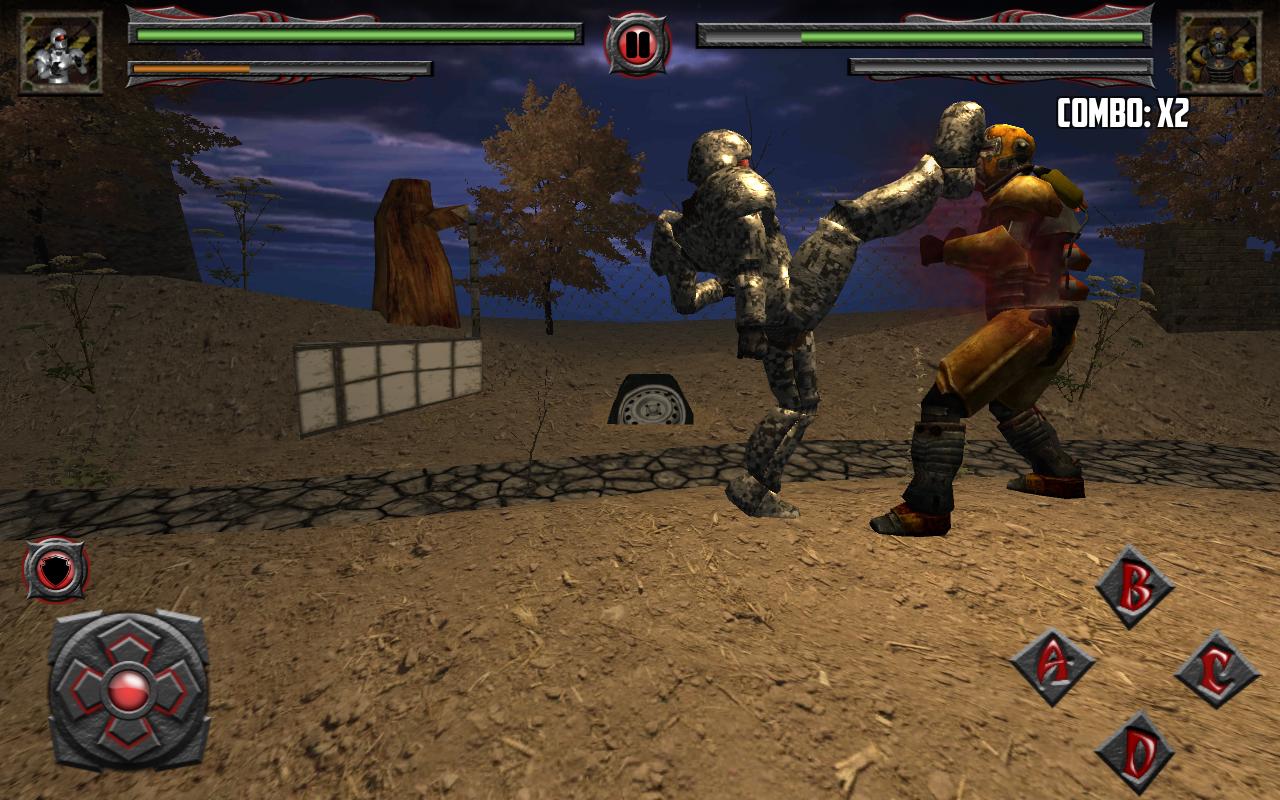
Task: Click the virtual joystick's red center knob
Action: point(128,690)
